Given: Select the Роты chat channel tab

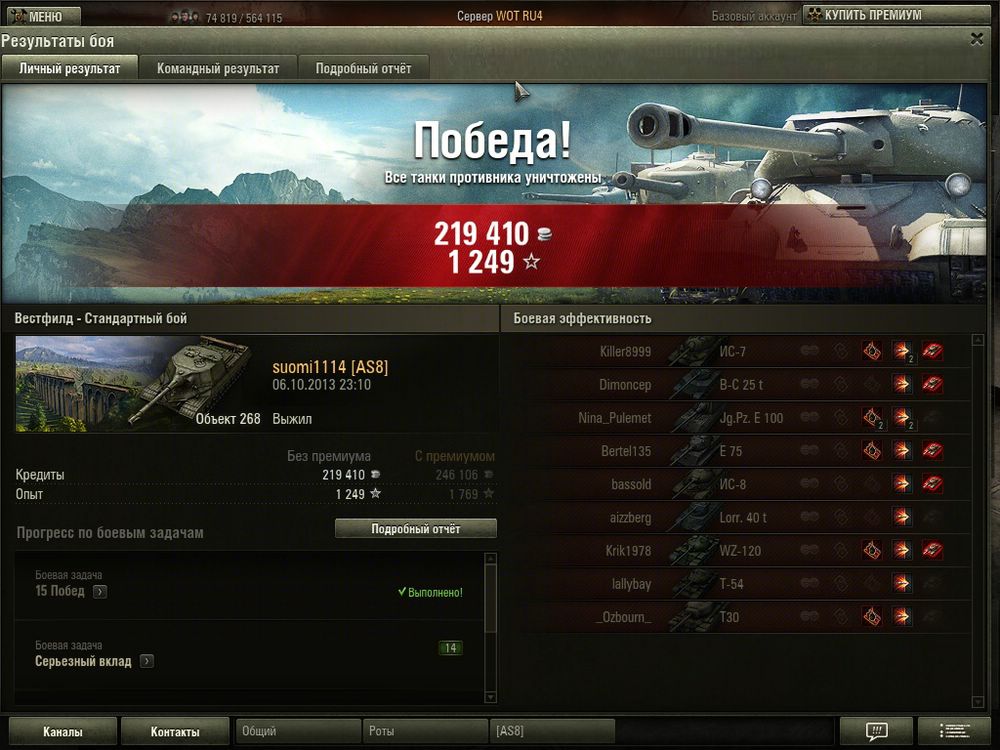Looking at the screenshot, I should click(x=424, y=732).
